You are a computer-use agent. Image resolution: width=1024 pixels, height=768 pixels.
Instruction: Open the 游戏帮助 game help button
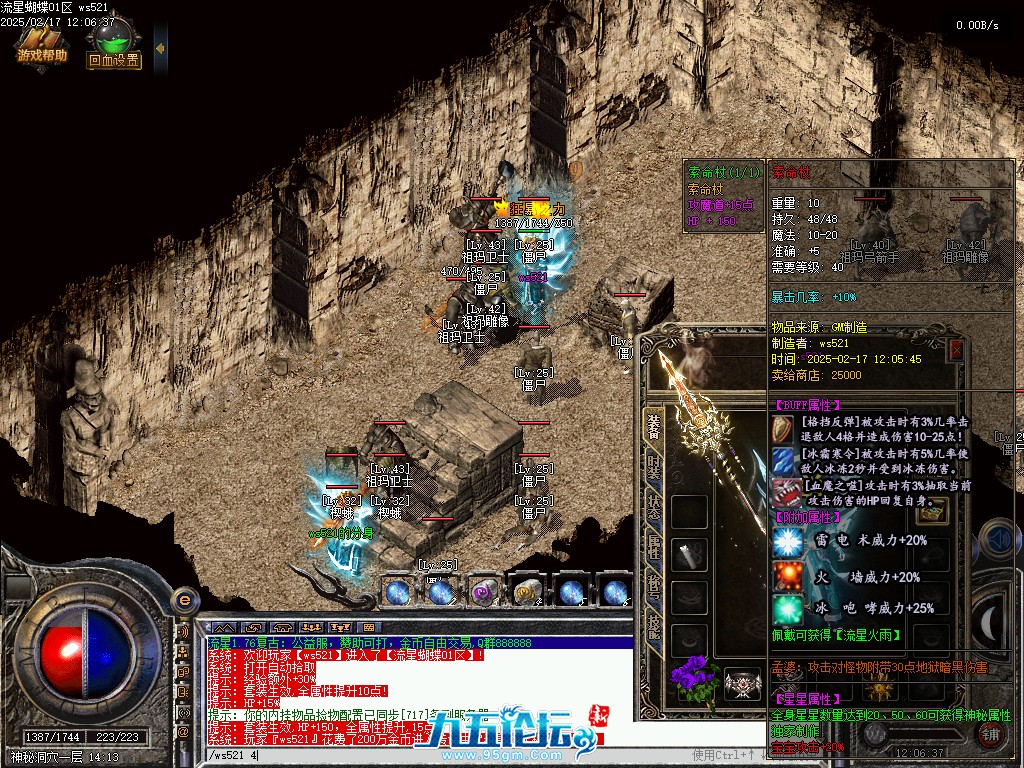[x=41, y=45]
